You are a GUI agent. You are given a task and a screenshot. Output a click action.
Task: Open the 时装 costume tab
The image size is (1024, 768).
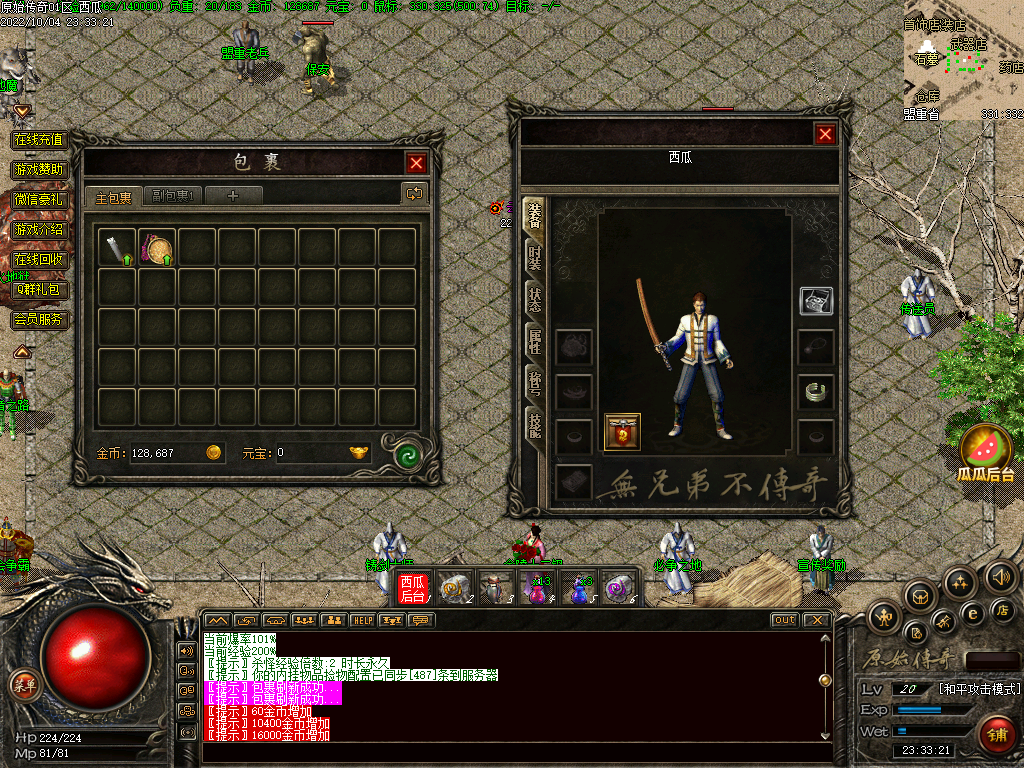pos(535,259)
